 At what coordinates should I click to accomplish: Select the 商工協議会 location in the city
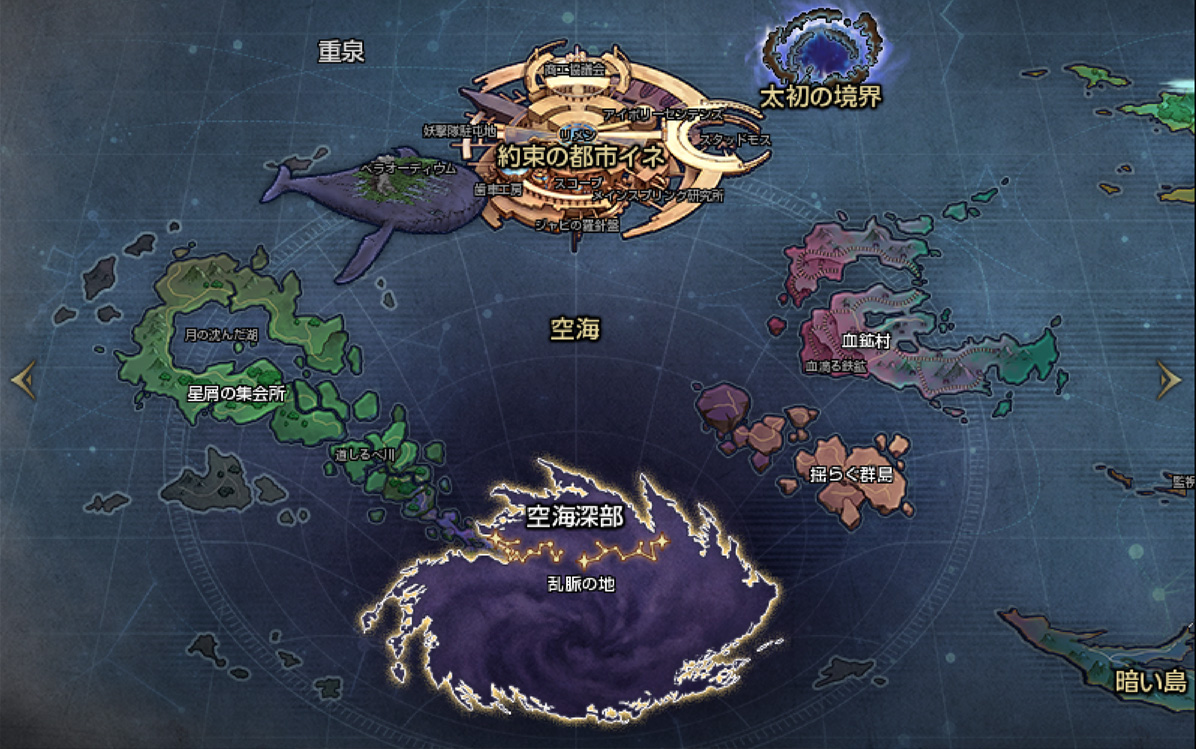click(x=574, y=70)
